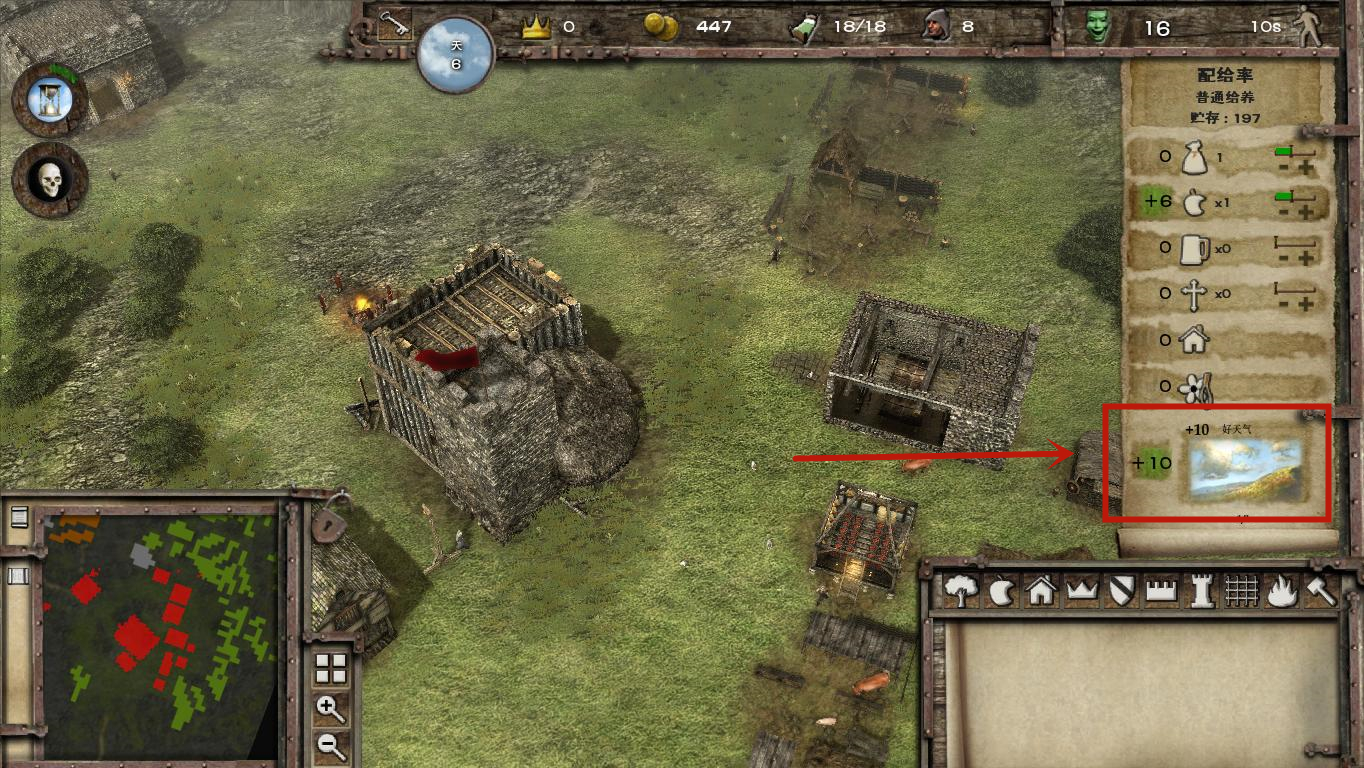This screenshot has height=768, width=1364.
Task: Toggle the padlock icon above the minimap
Action: pyautogui.click(x=327, y=522)
